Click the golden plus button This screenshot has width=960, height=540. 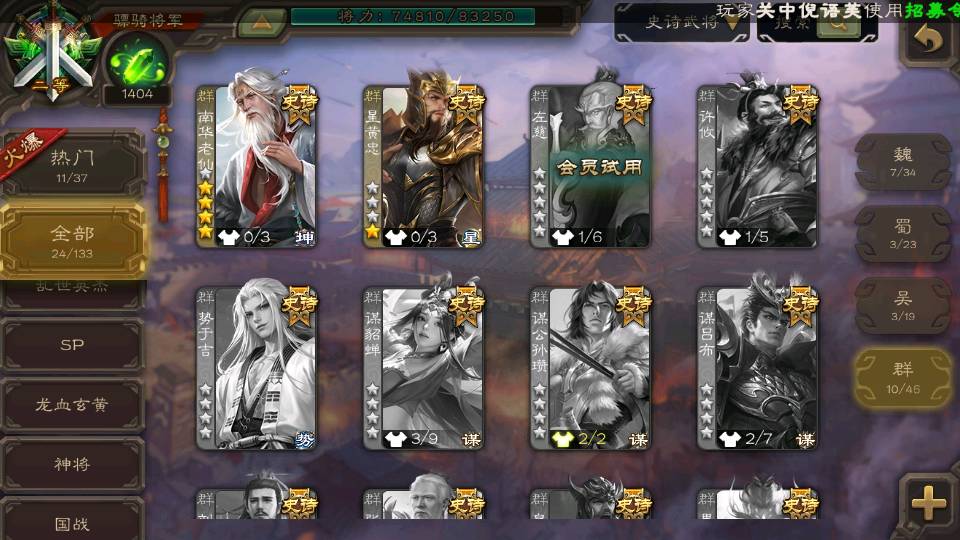click(929, 503)
